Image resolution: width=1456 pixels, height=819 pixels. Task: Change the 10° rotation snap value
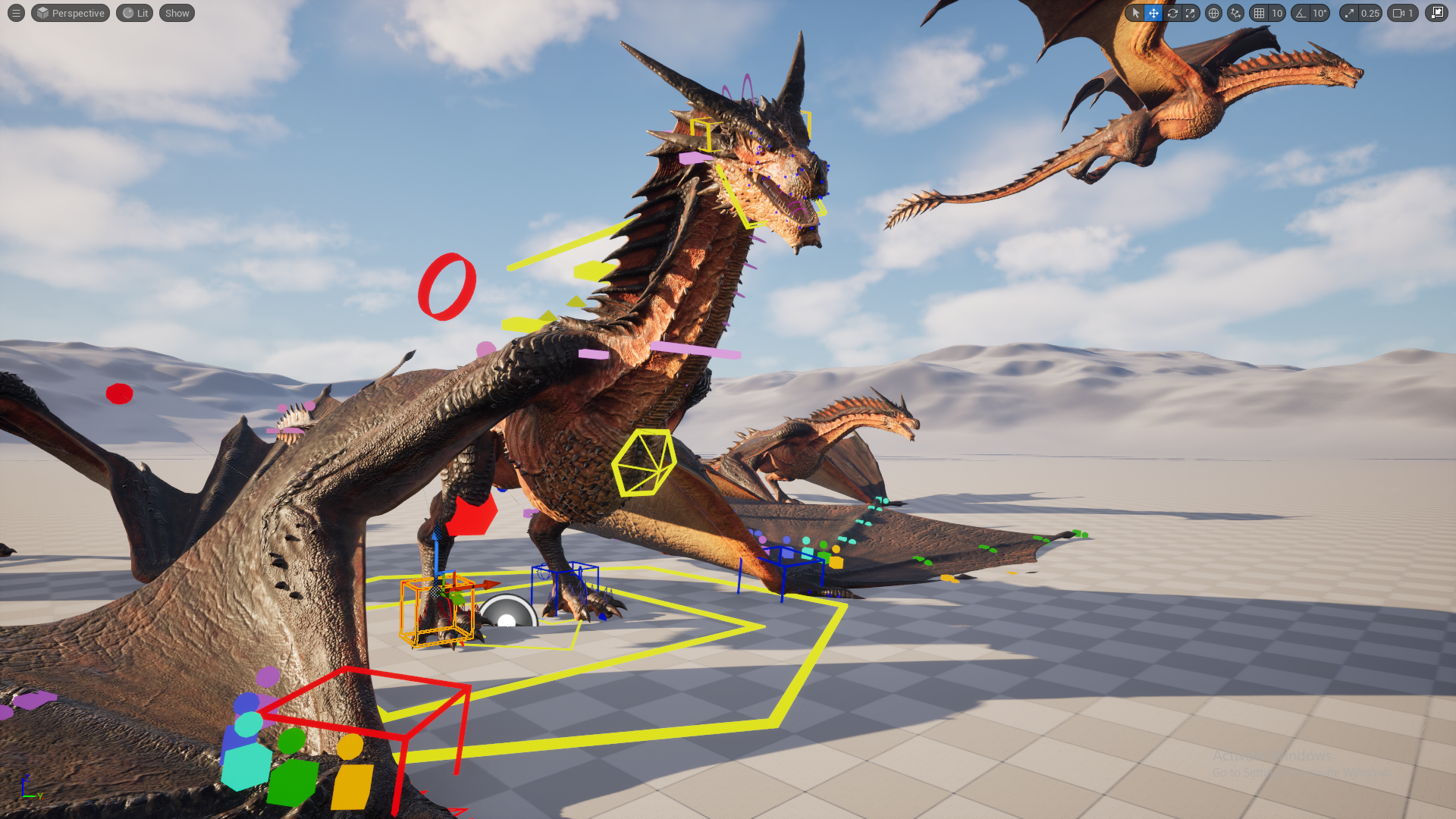click(x=1320, y=13)
